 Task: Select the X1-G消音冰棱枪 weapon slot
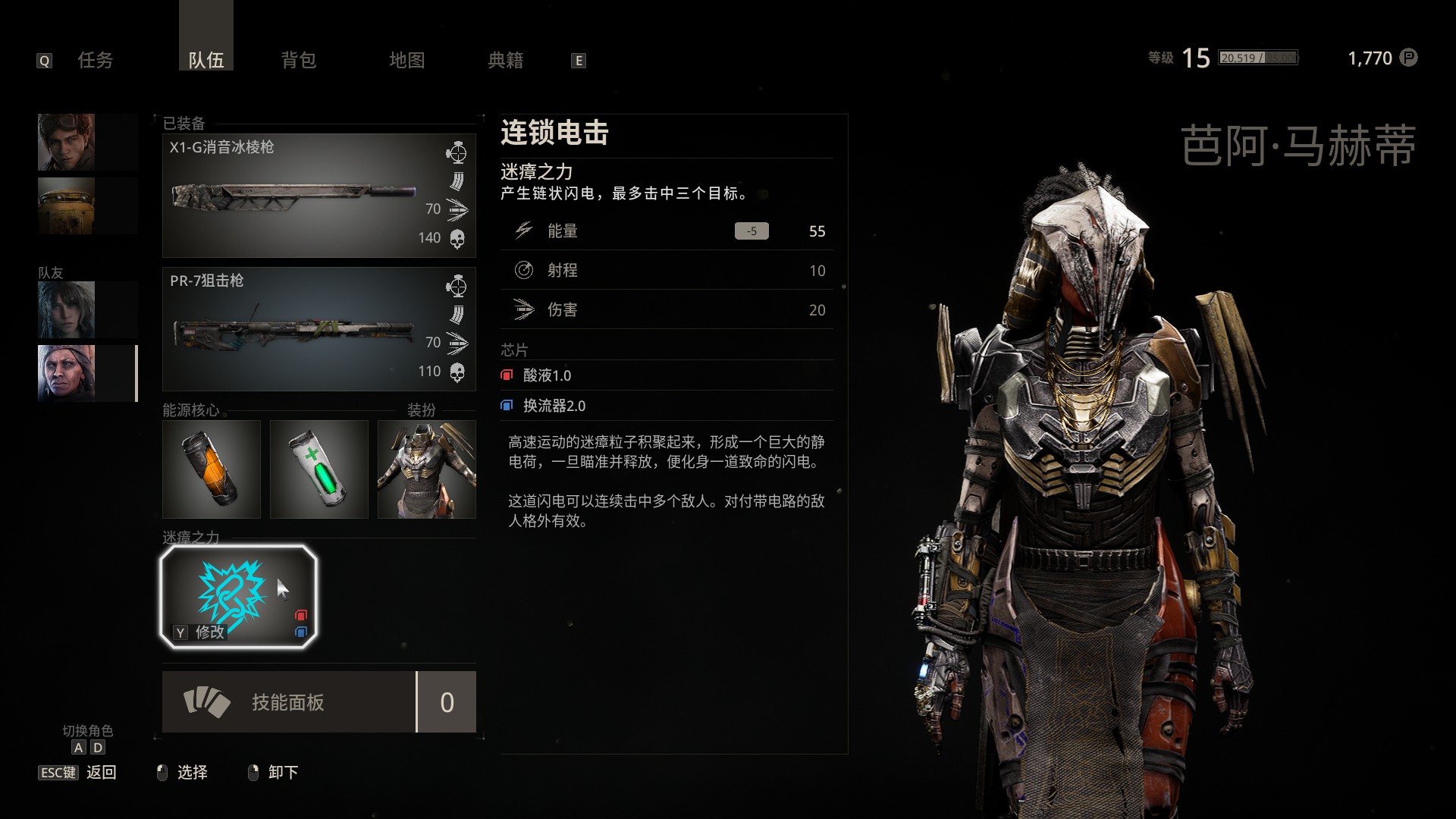click(x=318, y=196)
